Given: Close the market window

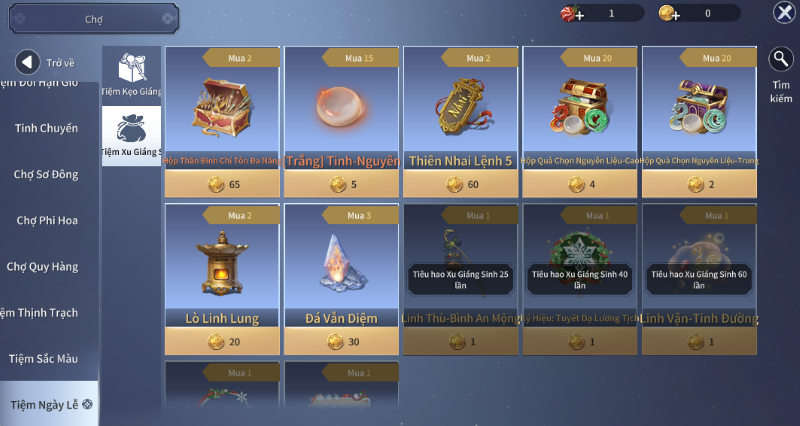Looking at the screenshot, I should tap(784, 12).
